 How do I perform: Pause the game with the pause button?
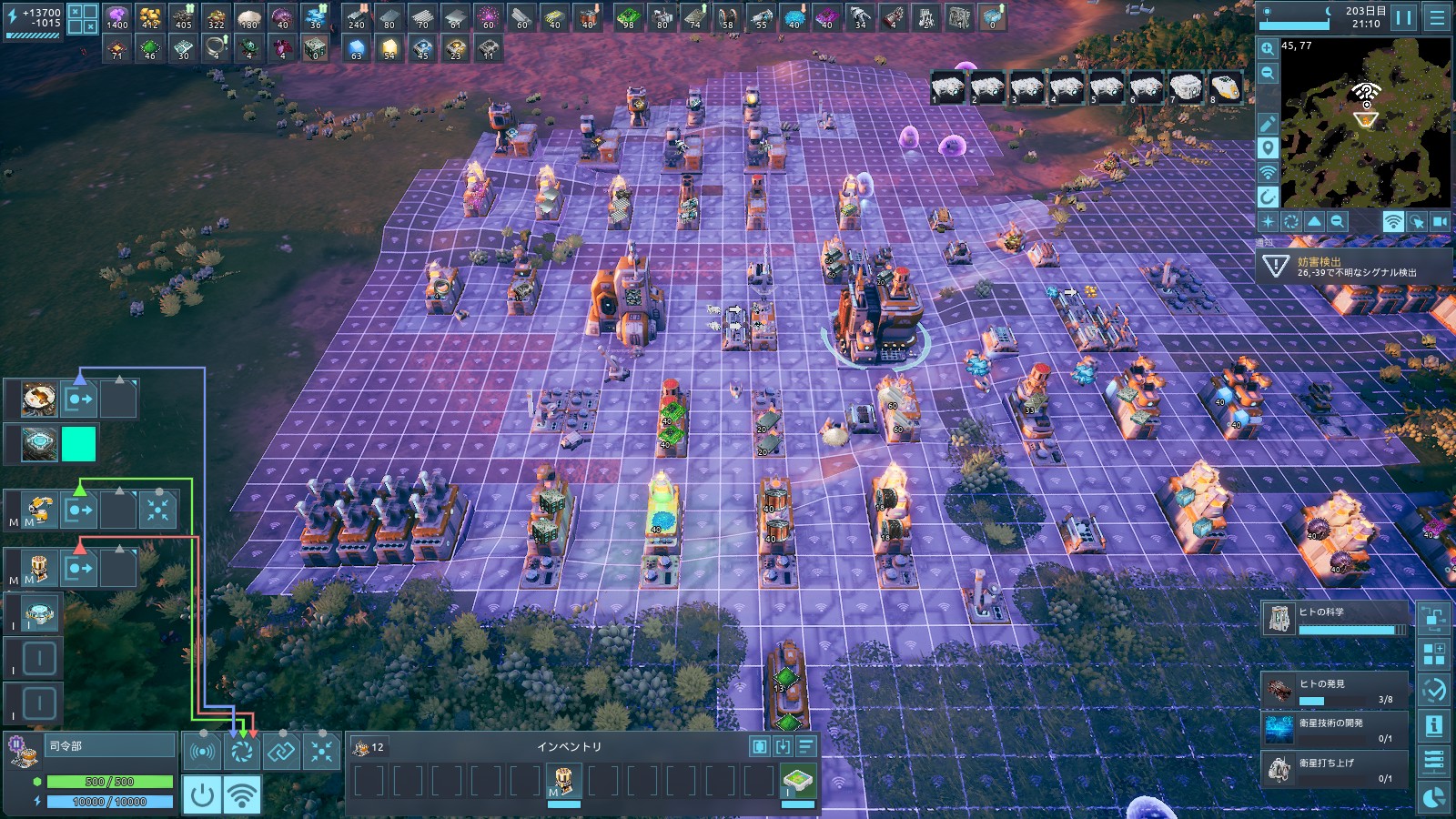coord(1404,17)
